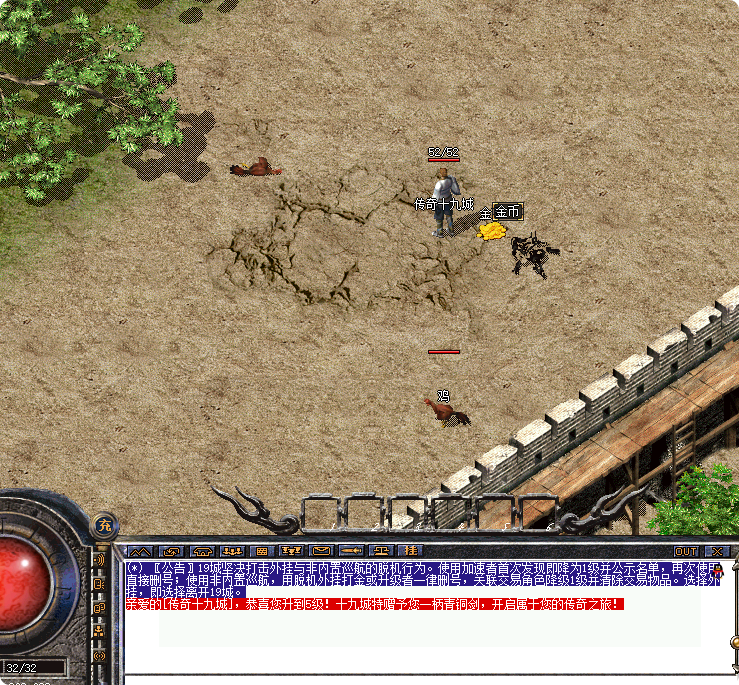Click the OUT button on chat bar
739x685 pixels.
coord(686,551)
